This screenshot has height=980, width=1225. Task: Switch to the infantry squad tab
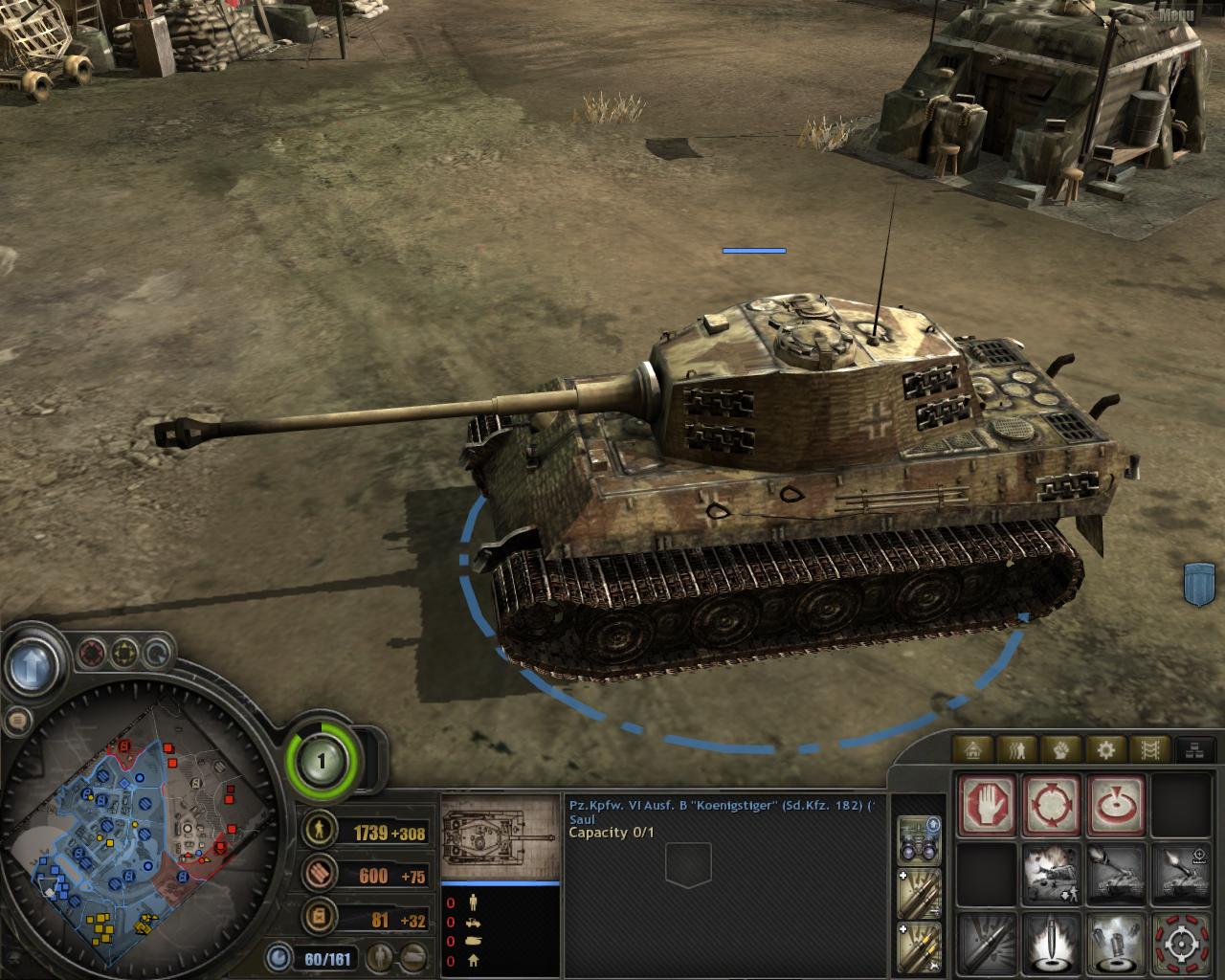[x=1019, y=749]
